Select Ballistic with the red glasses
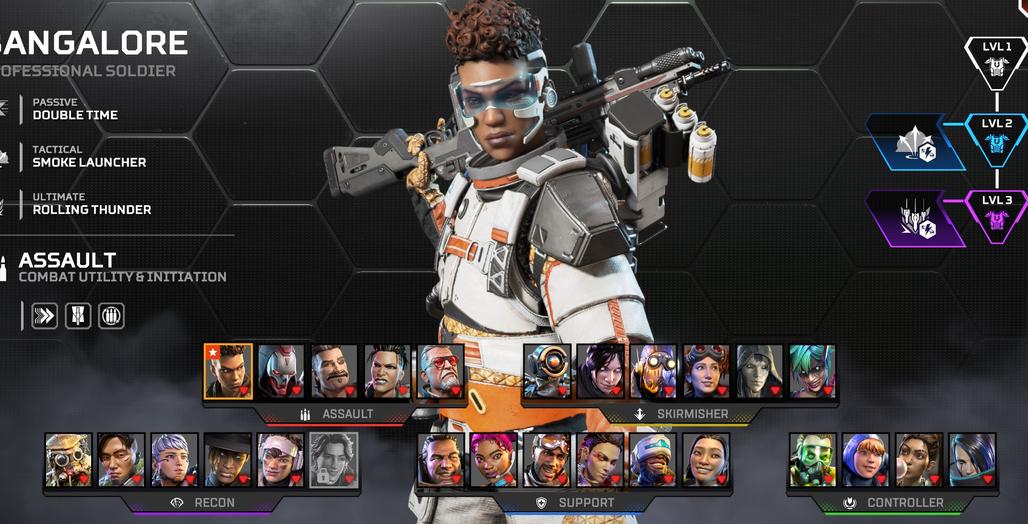This screenshot has width=1028, height=524. [x=441, y=371]
